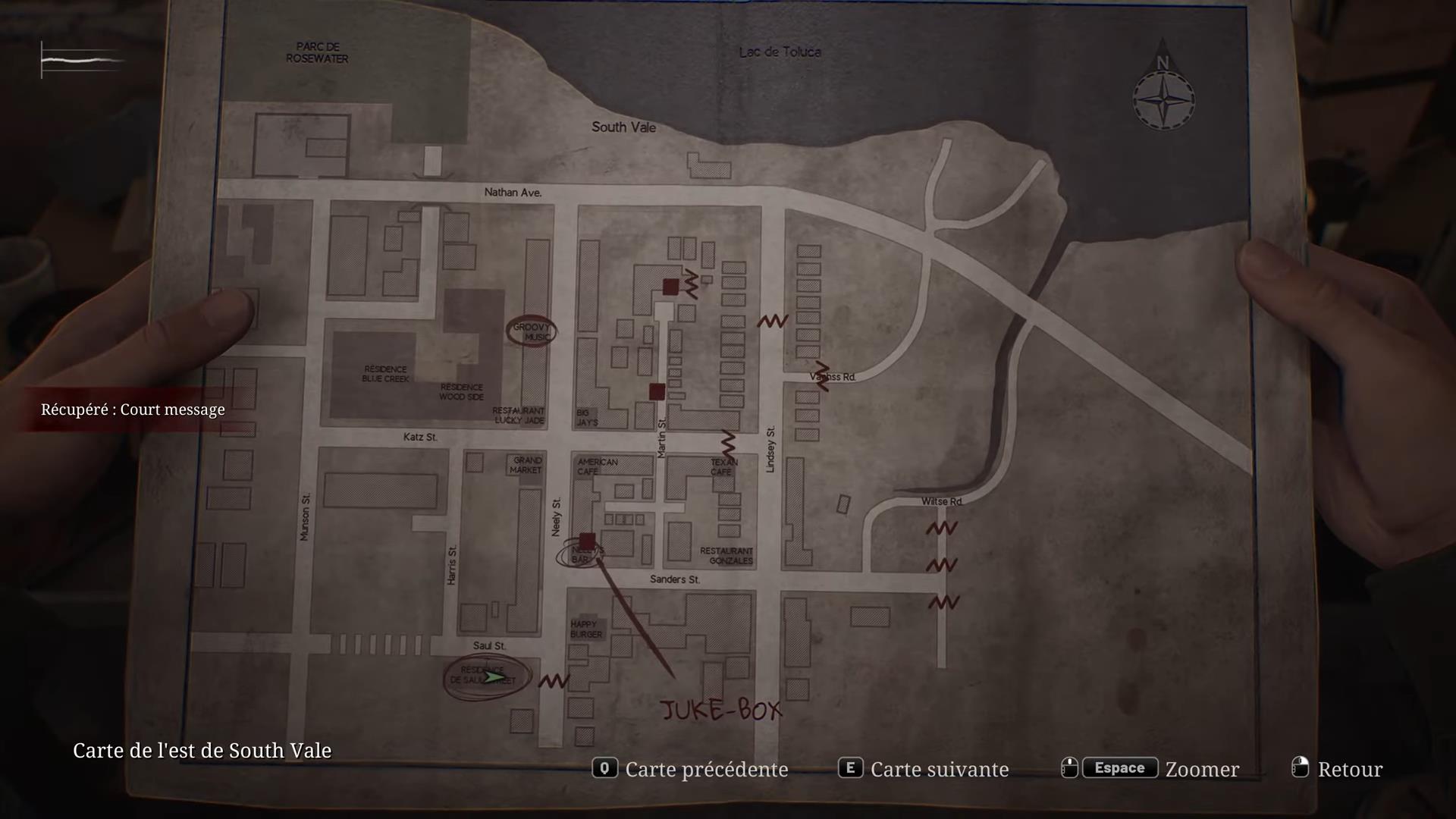
Task: Click the compass rose icon
Action: [1164, 99]
